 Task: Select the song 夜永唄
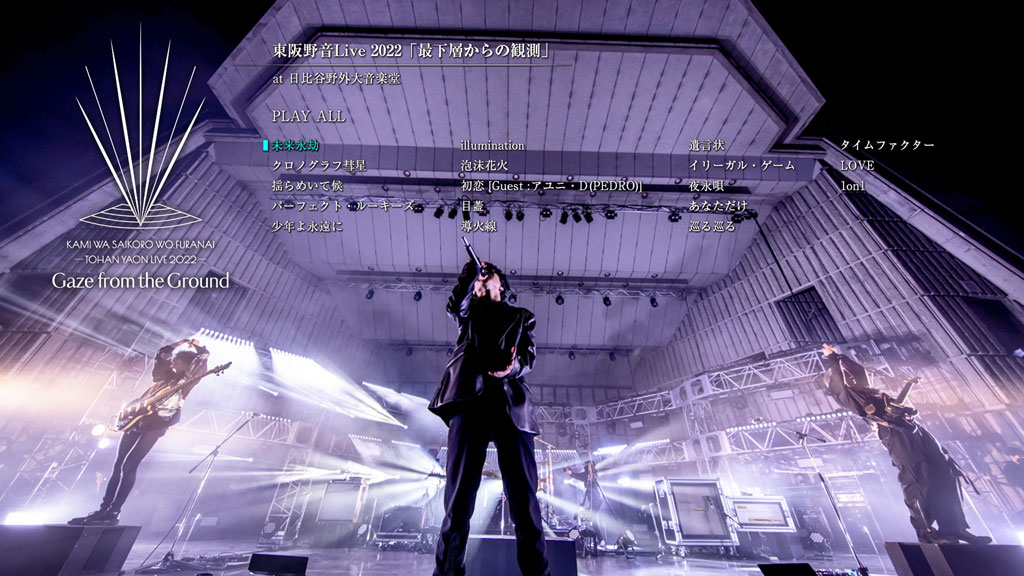(705, 186)
